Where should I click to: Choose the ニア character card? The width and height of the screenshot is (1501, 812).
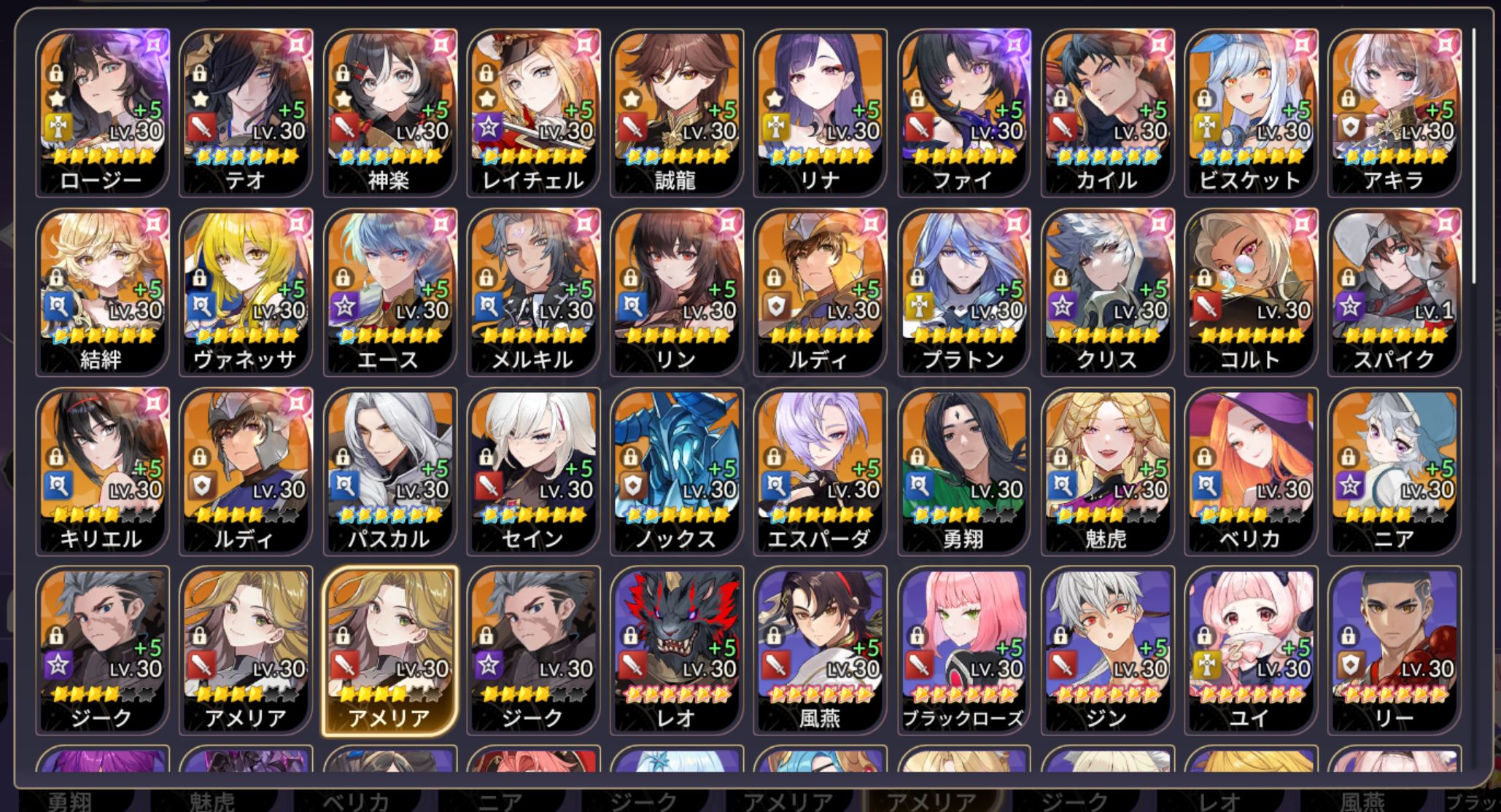point(1395,471)
